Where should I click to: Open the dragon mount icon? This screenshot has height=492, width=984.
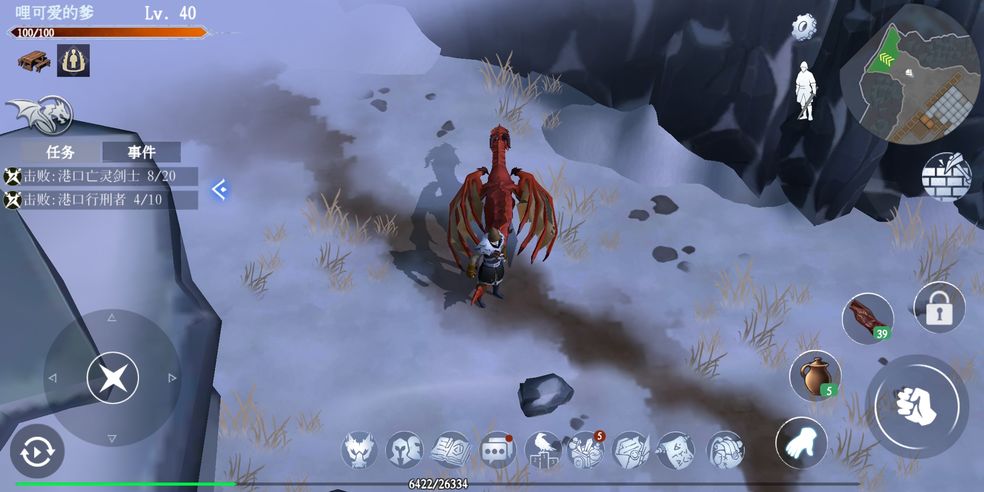pyautogui.click(x=42, y=114)
